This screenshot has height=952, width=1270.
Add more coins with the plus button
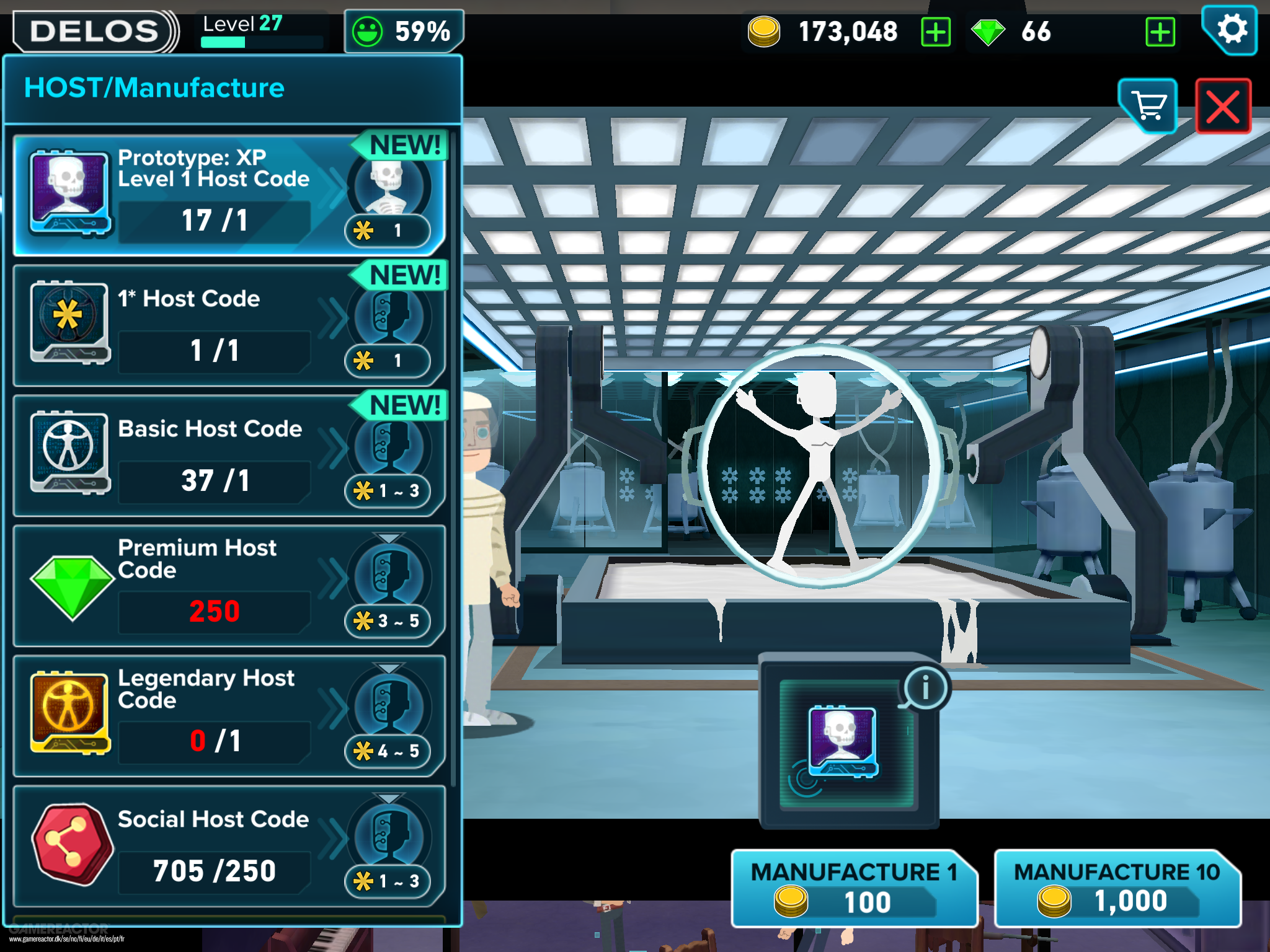[936, 32]
